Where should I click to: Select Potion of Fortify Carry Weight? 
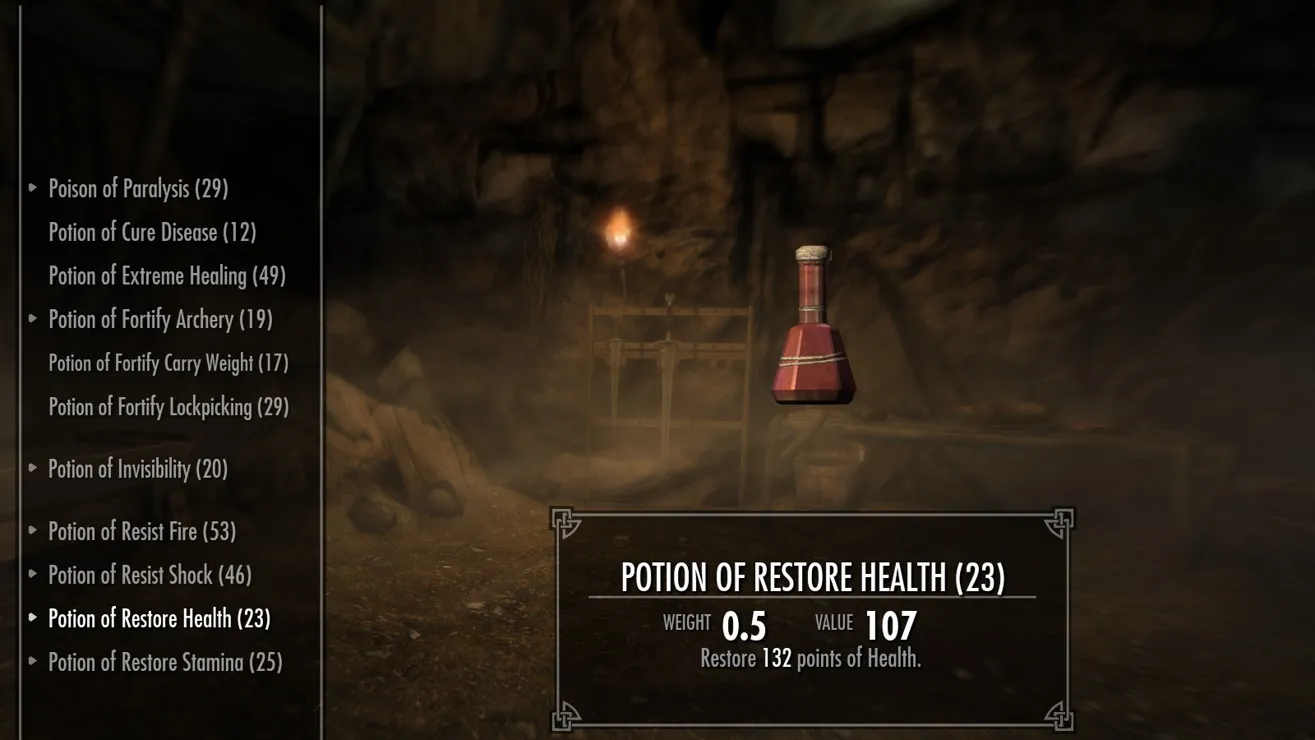pos(168,363)
